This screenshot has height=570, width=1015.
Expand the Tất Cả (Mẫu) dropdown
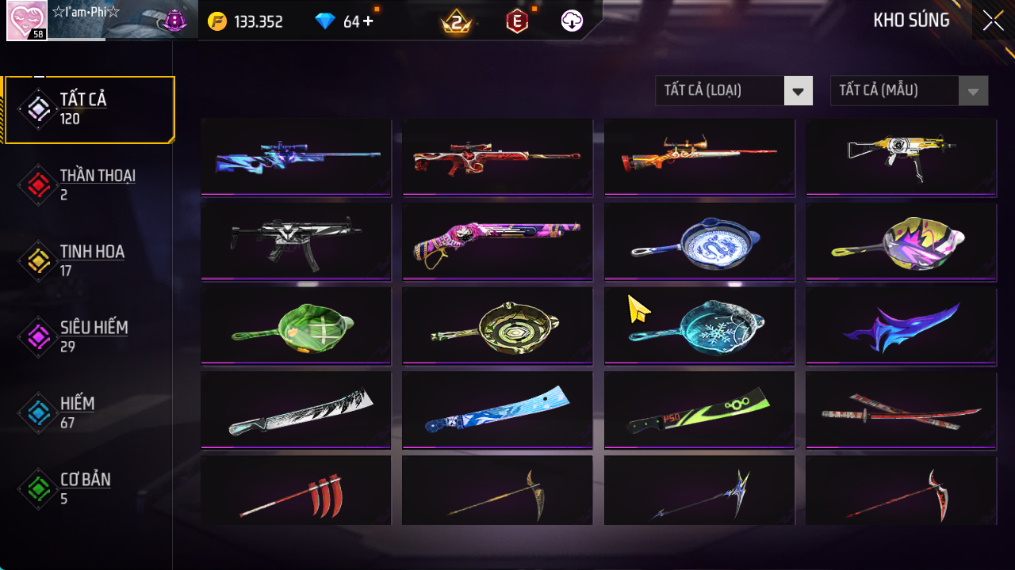(908, 91)
